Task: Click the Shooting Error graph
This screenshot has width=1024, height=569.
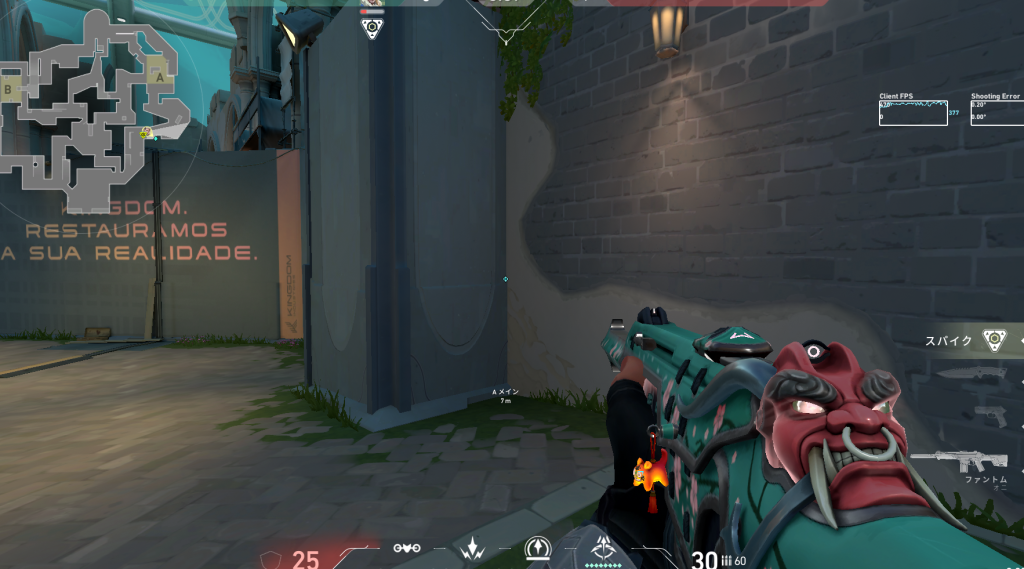Action: 997,112
